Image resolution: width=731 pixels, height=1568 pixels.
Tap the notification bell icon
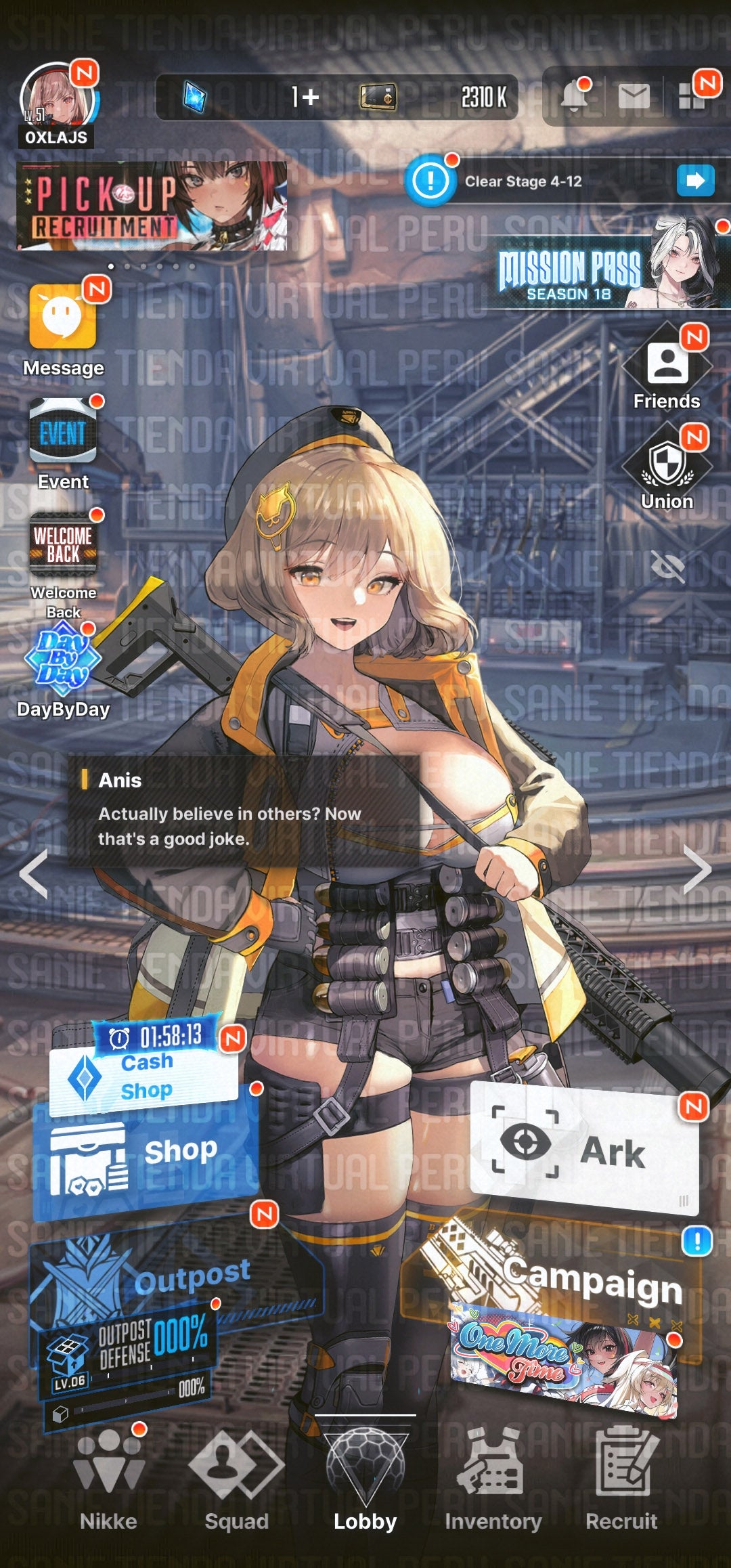(575, 97)
